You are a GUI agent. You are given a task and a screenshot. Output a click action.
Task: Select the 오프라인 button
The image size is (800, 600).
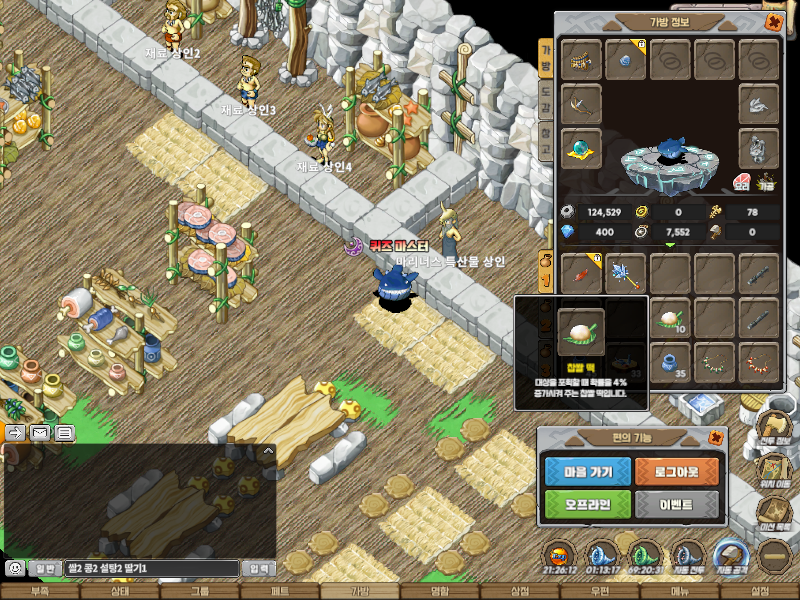click(588, 503)
